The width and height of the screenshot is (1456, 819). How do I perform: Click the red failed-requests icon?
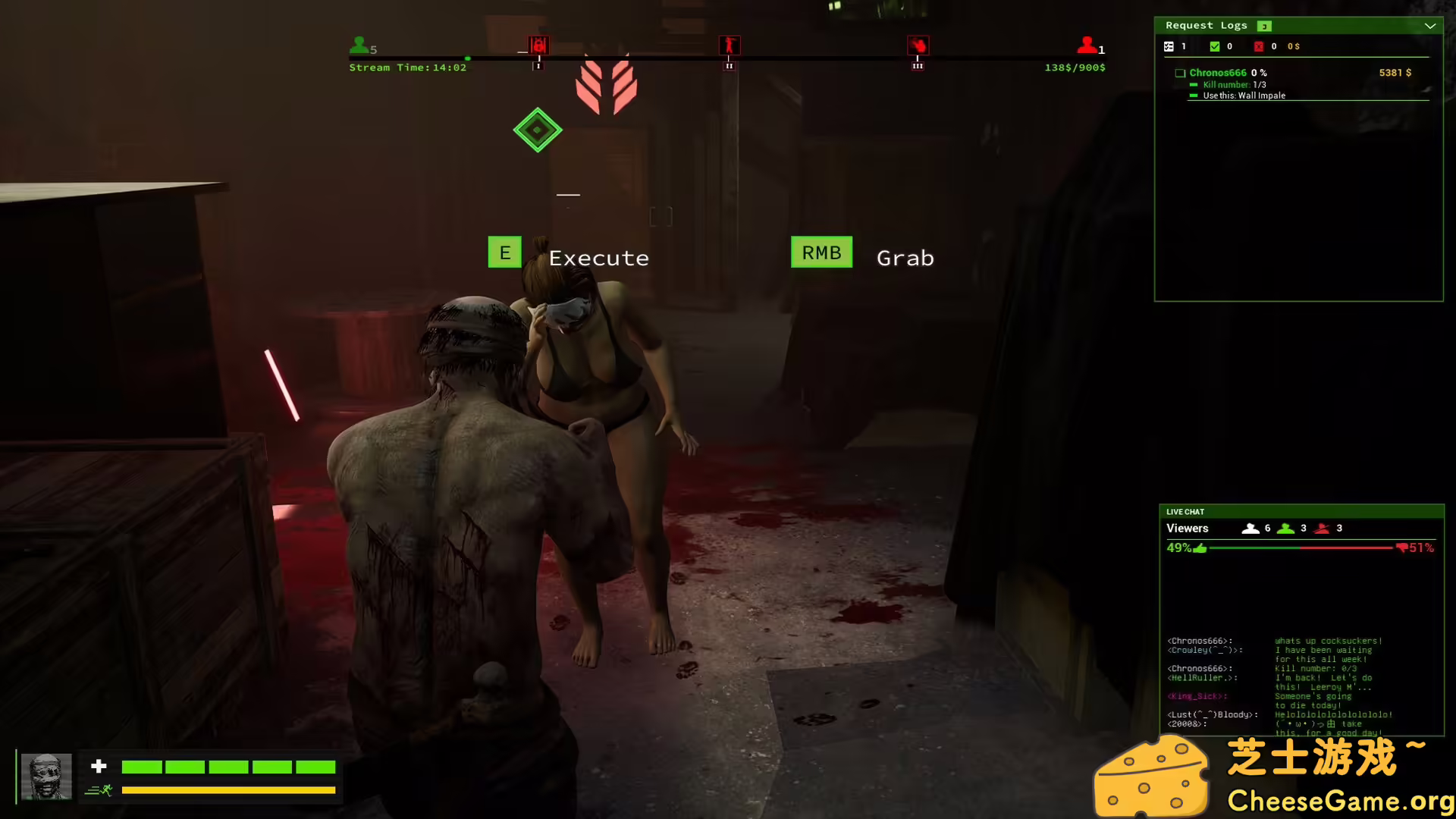tap(1259, 46)
